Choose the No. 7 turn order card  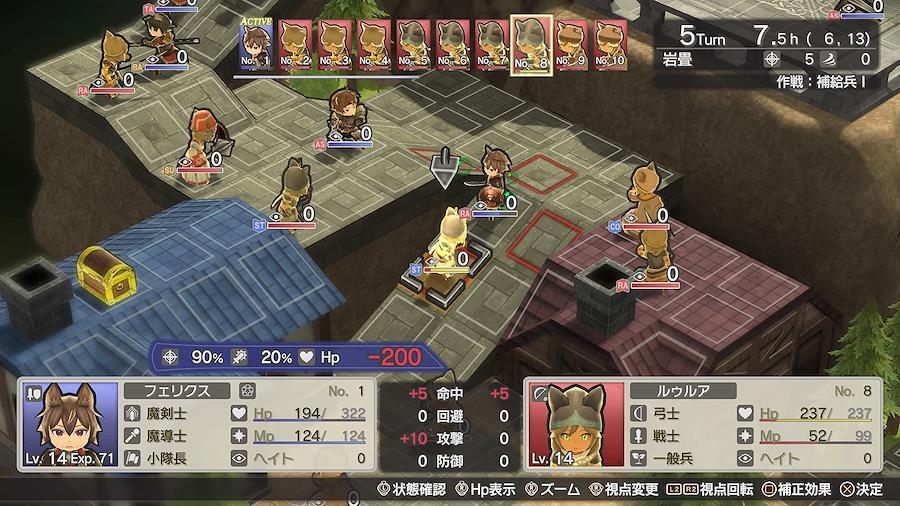tap(490, 45)
